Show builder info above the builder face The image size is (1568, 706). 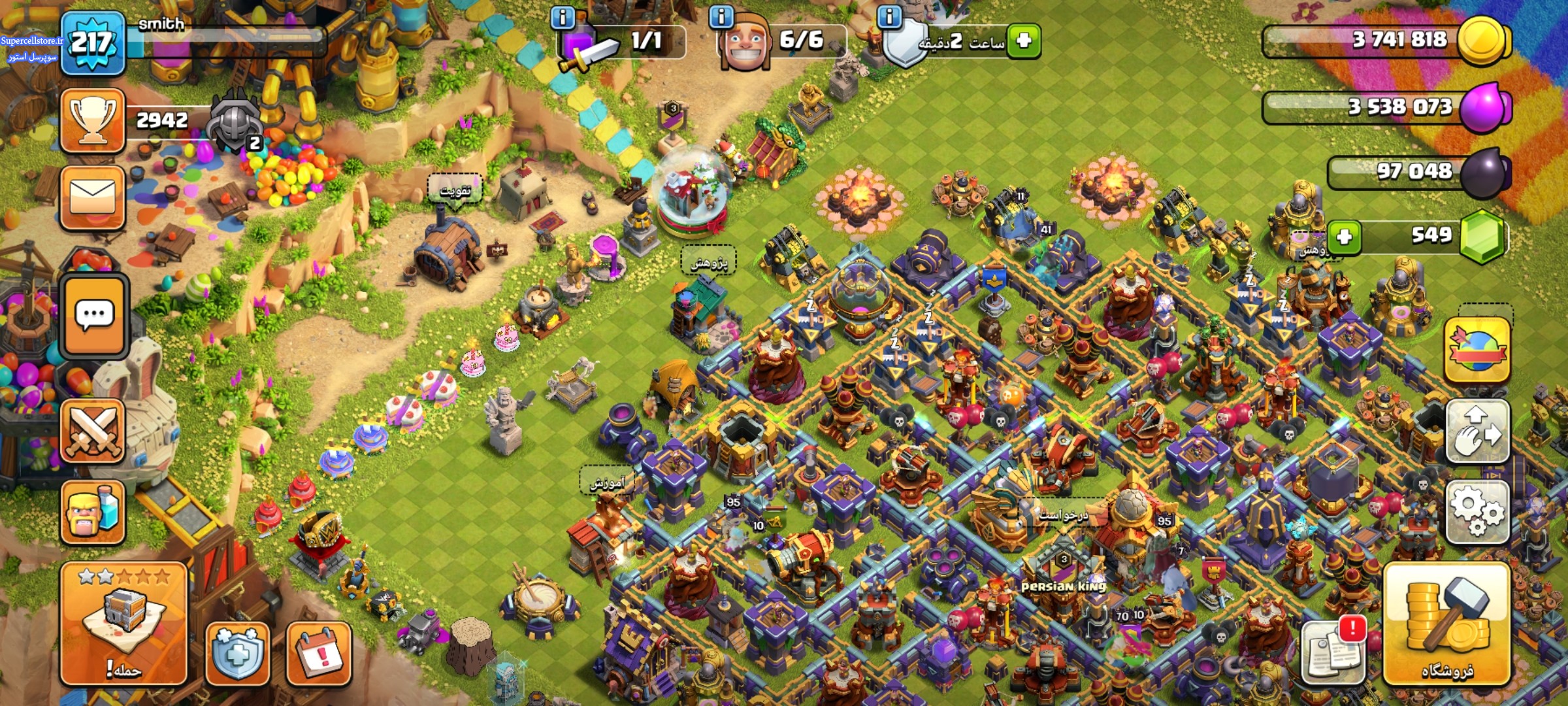[721, 17]
